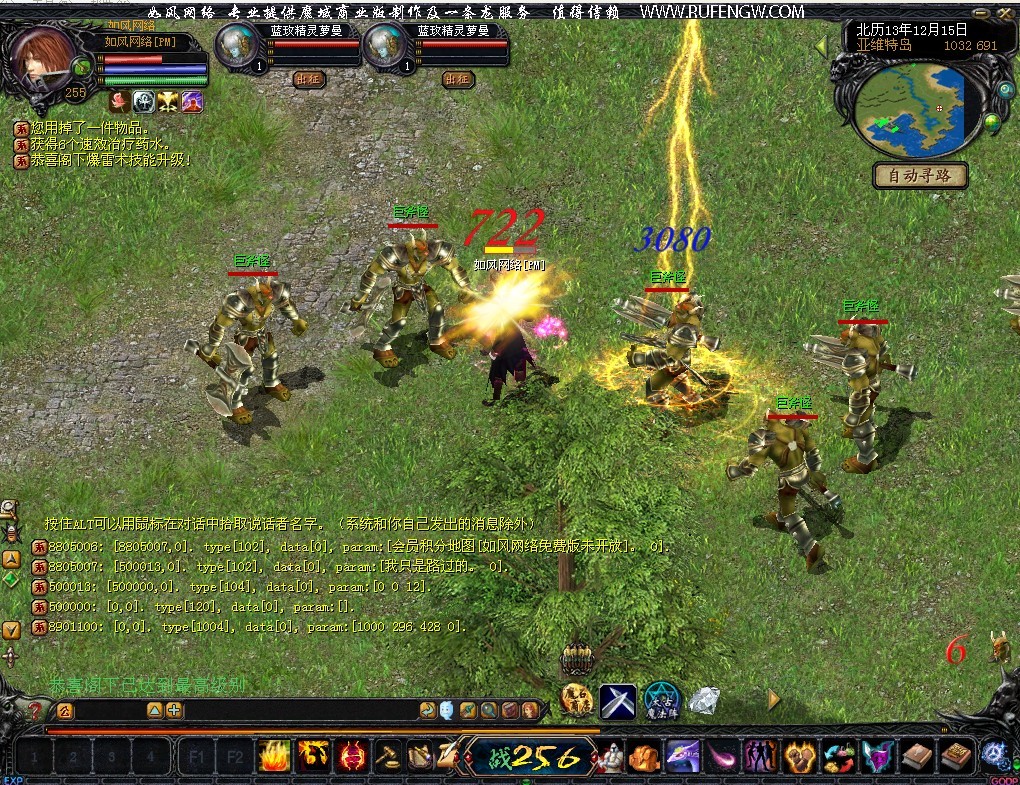Send out the first 蓝玫精灵萝曼 pet

coord(309,79)
